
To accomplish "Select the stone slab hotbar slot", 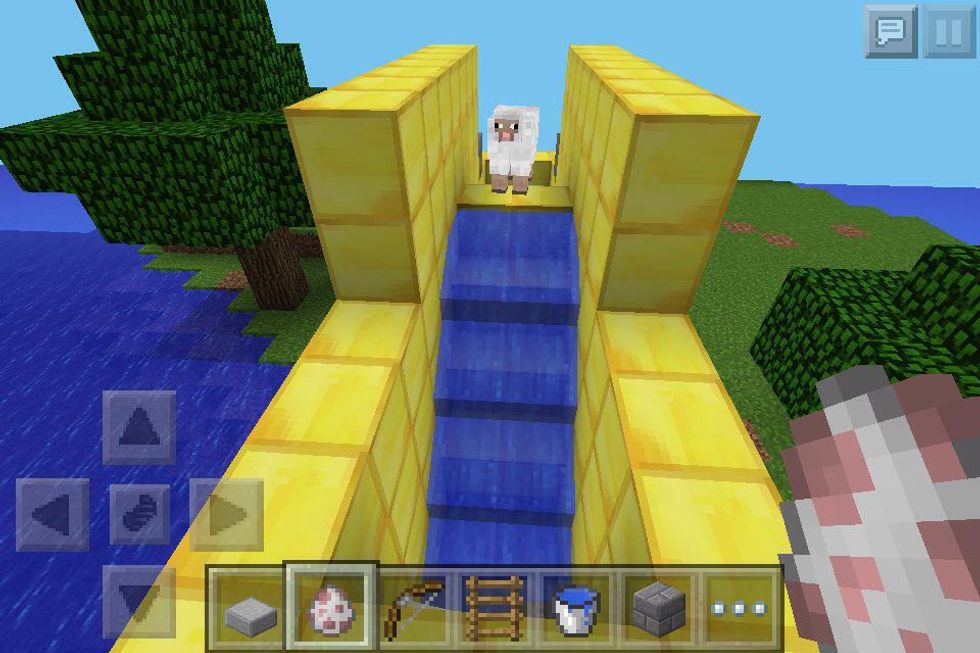I will tap(247, 608).
